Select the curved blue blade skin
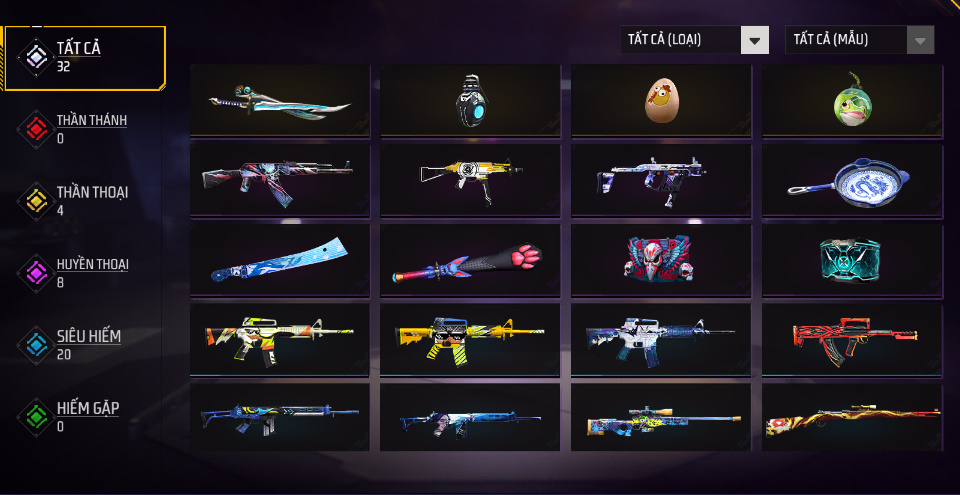This screenshot has width=960, height=495. pyautogui.click(x=280, y=100)
